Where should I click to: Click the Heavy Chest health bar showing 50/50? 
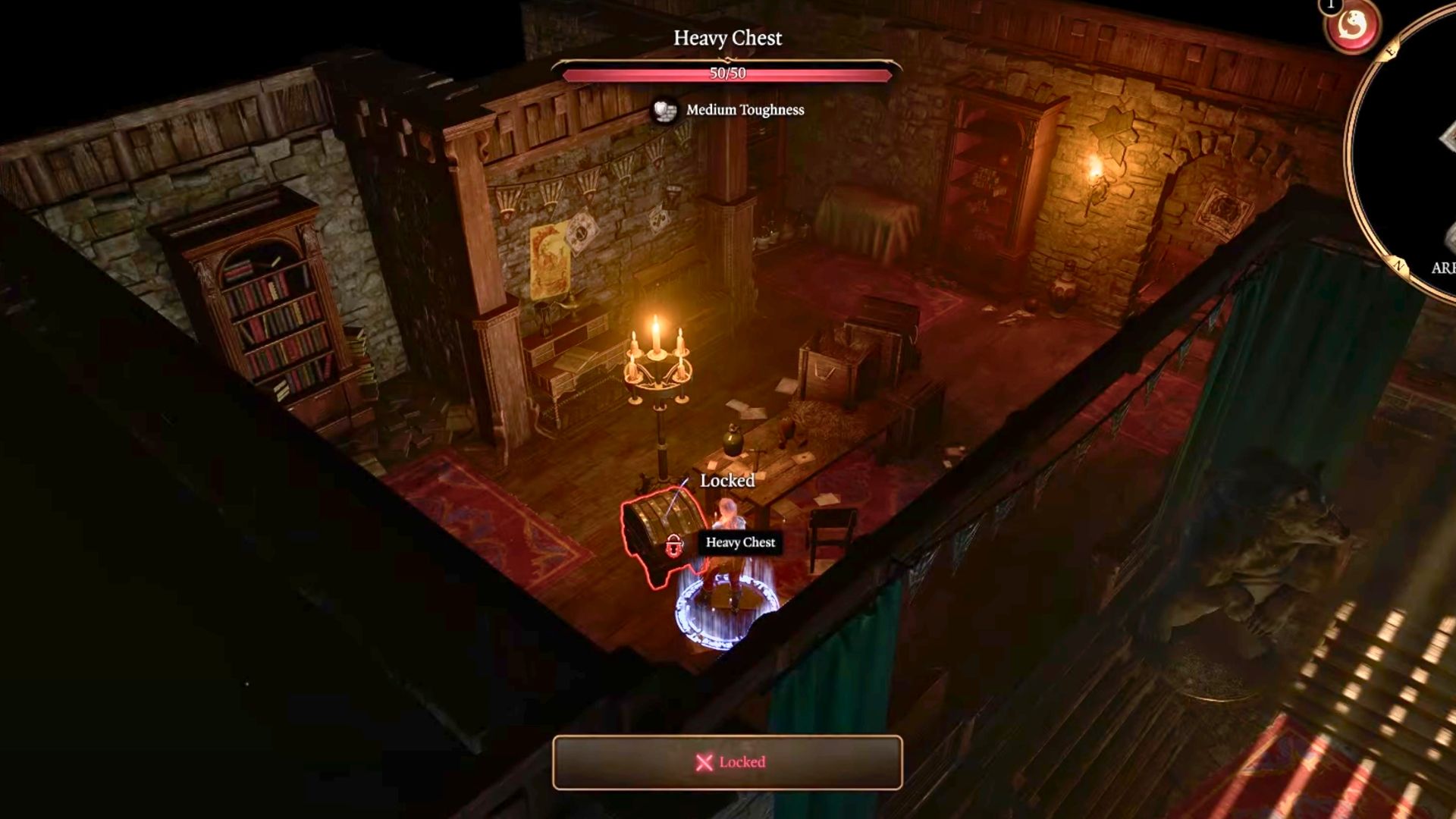728,73
